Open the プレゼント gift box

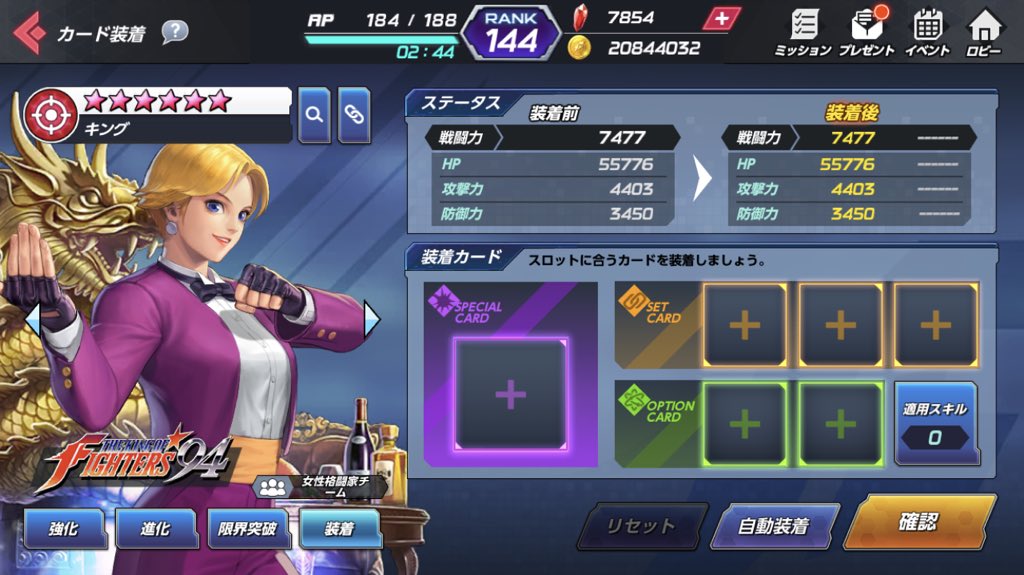click(x=865, y=32)
